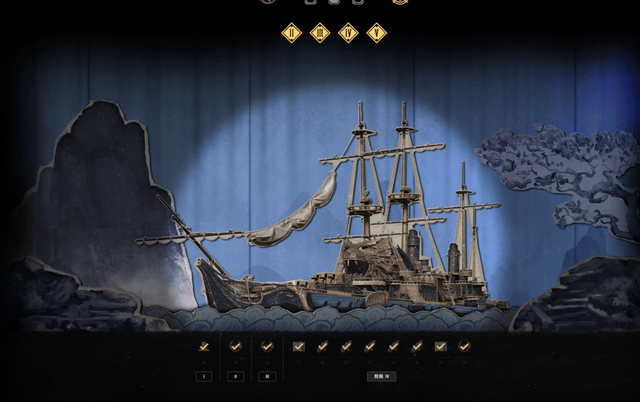Open the diamond marked IV
640x402 pixels.
348,33
